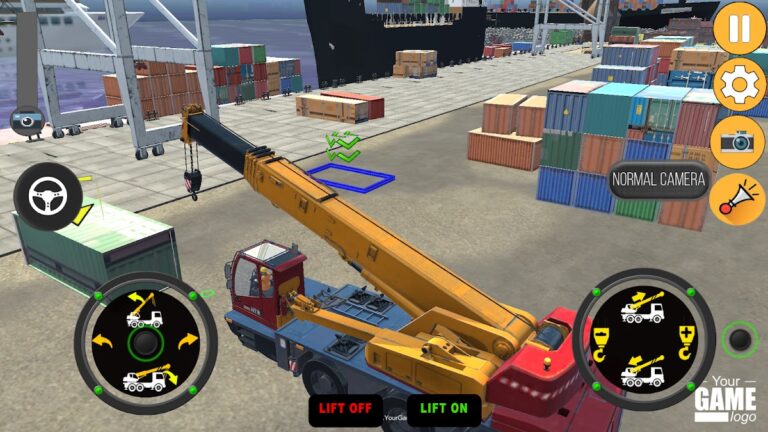Turn the lift on
768x432 pixels.
444,408
